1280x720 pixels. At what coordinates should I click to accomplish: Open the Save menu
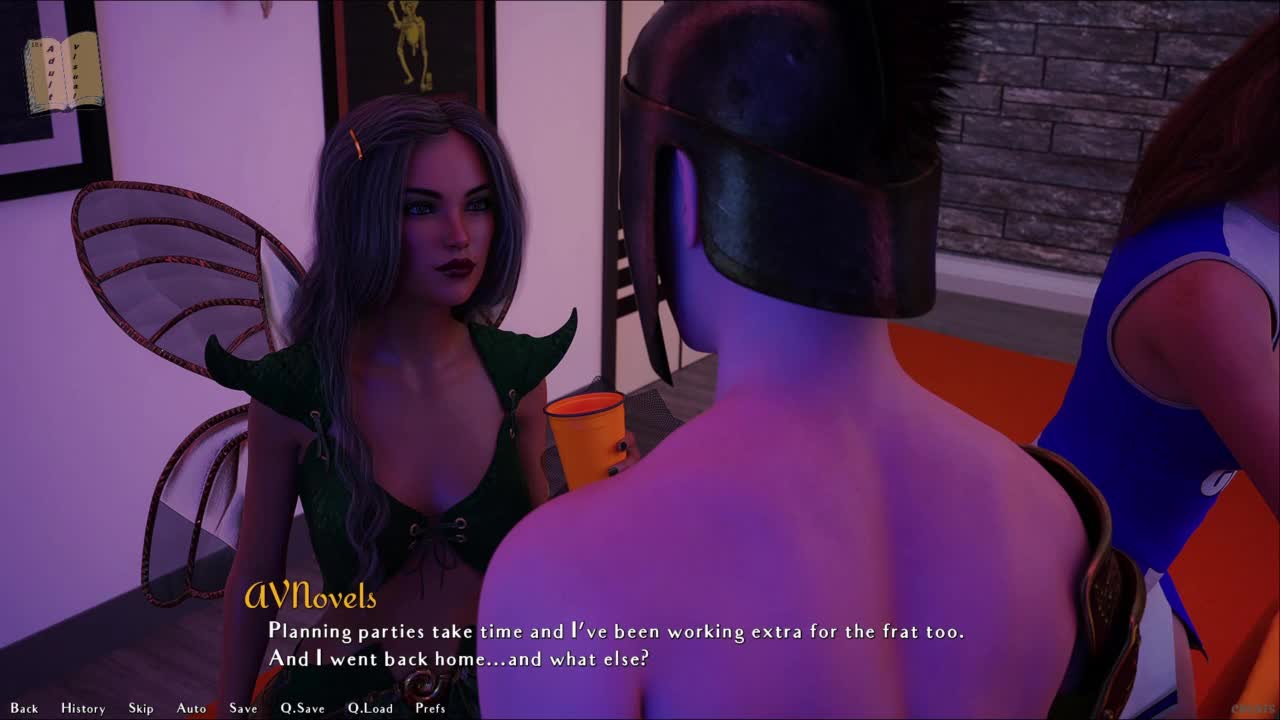click(243, 708)
